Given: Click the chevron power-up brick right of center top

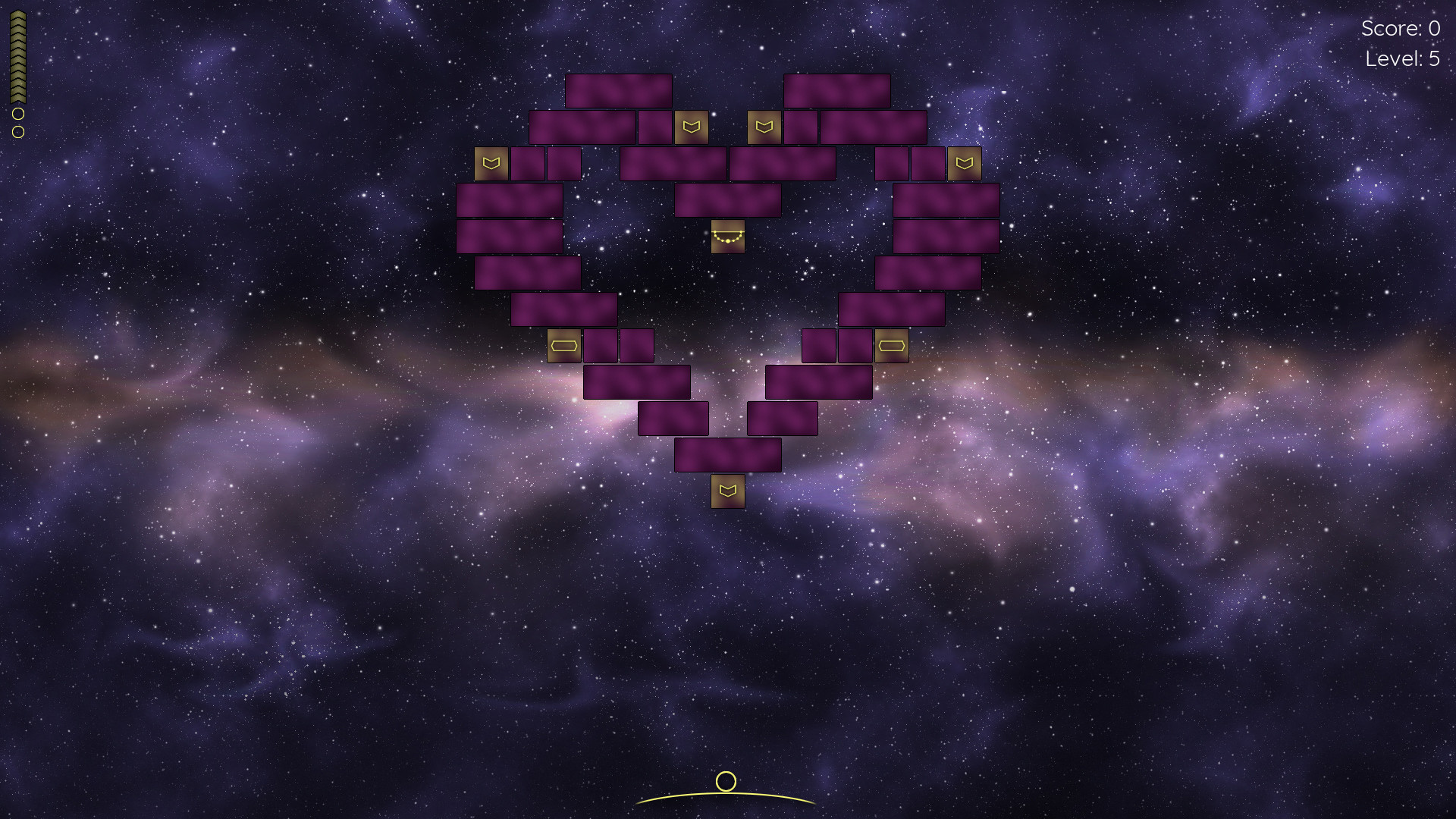Looking at the screenshot, I should pos(763,127).
